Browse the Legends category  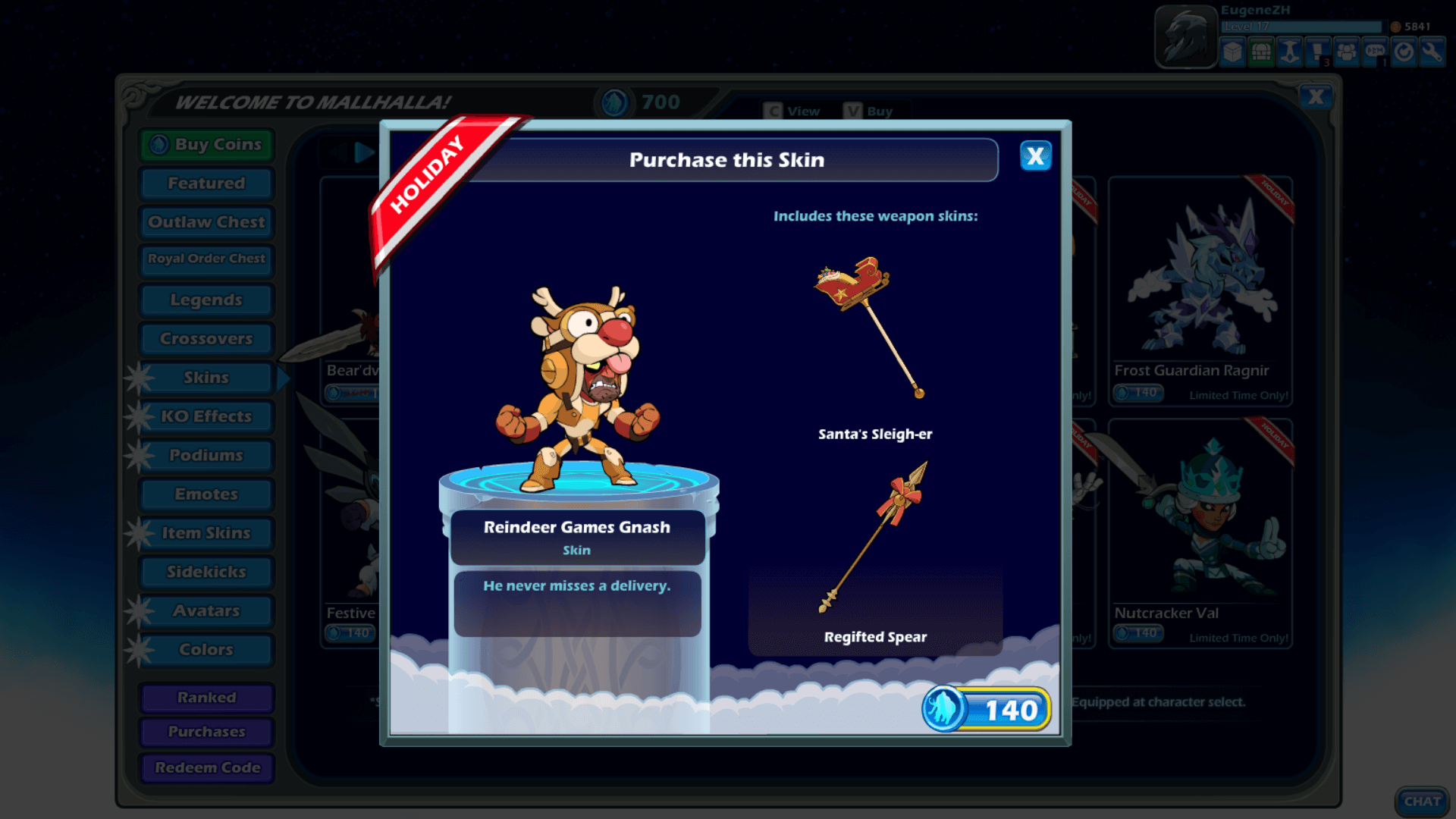point(206,300)
